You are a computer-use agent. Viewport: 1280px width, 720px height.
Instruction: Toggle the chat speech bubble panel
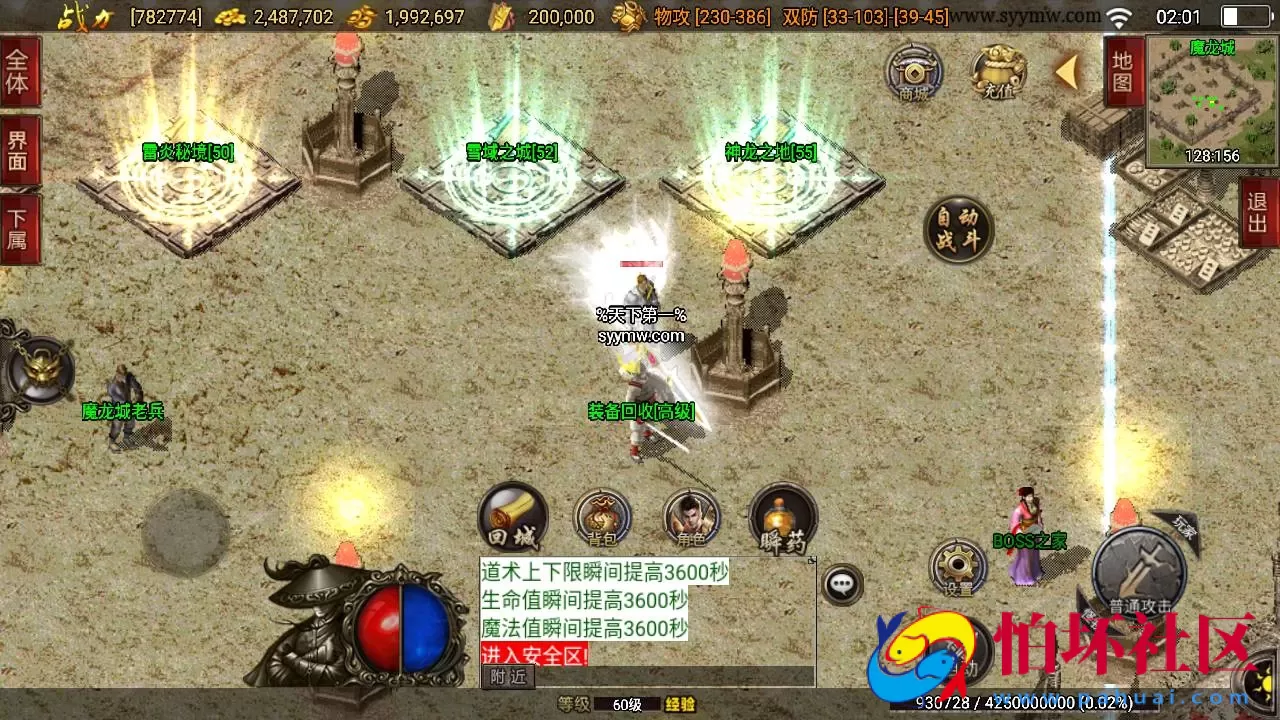[843, 585]
